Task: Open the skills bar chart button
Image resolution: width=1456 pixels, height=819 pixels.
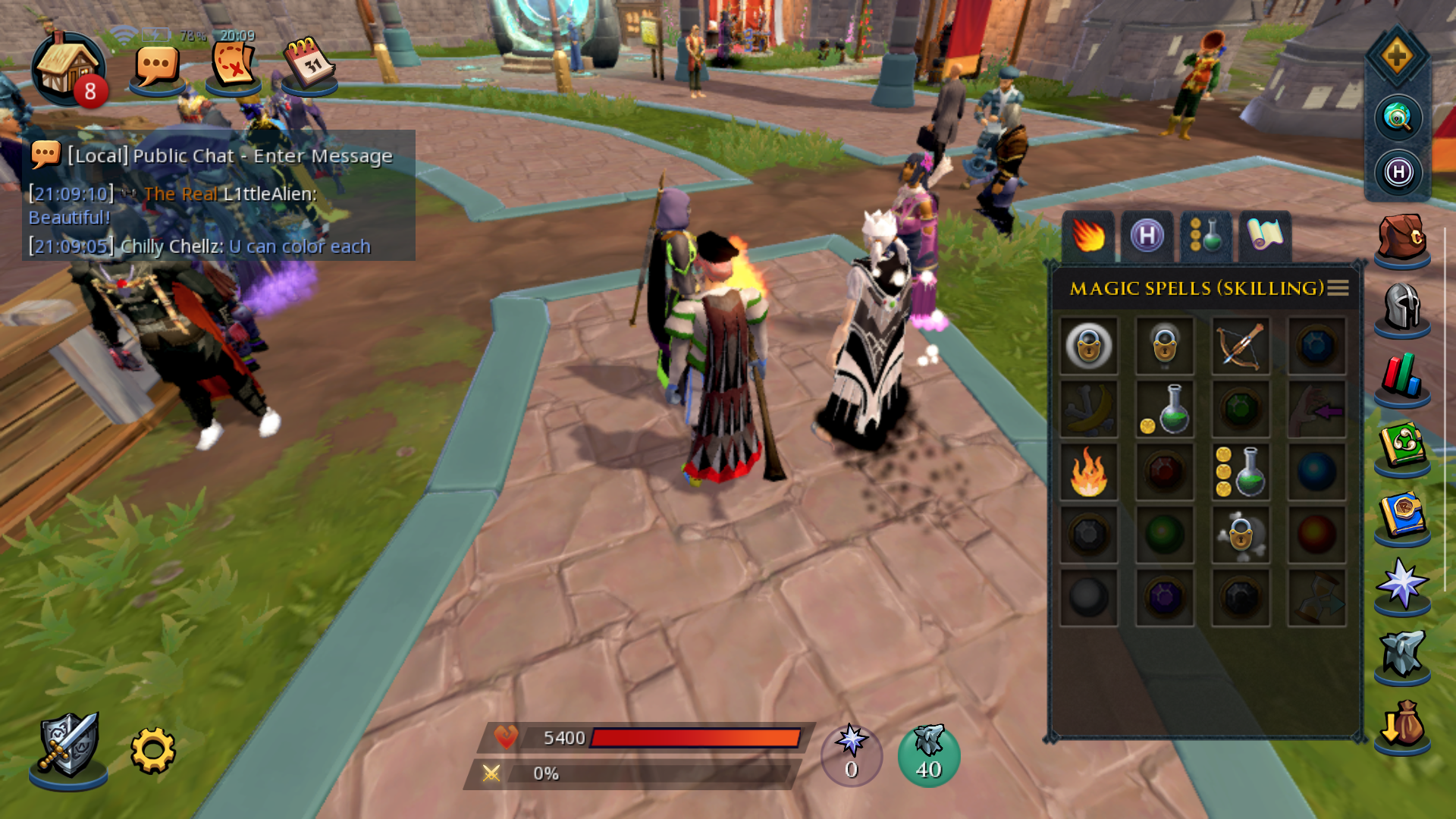Action: pos(1401,376)
